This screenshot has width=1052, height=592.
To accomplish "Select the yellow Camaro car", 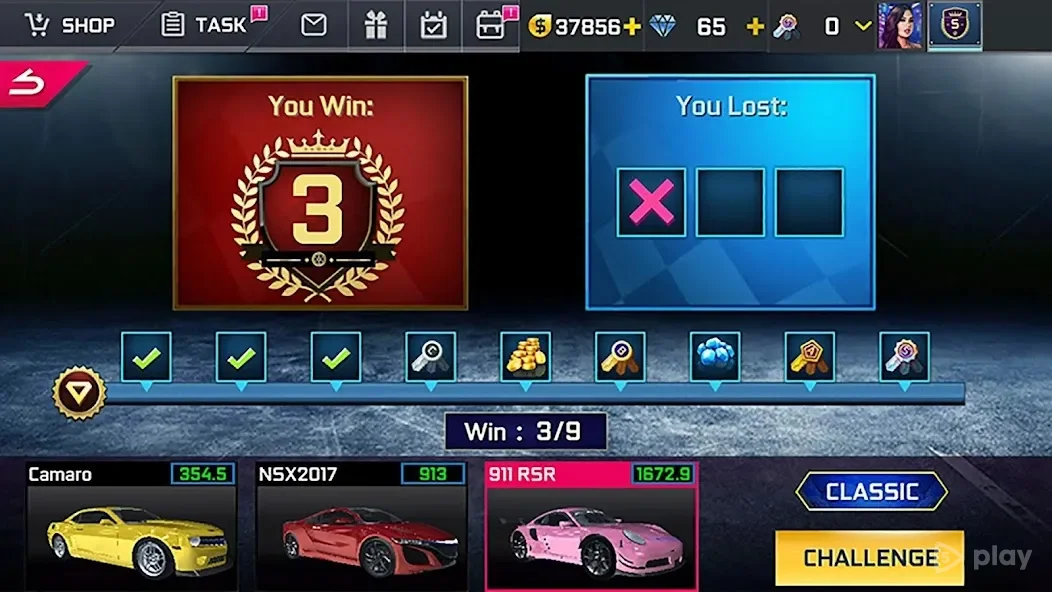I will click(132, 525).
